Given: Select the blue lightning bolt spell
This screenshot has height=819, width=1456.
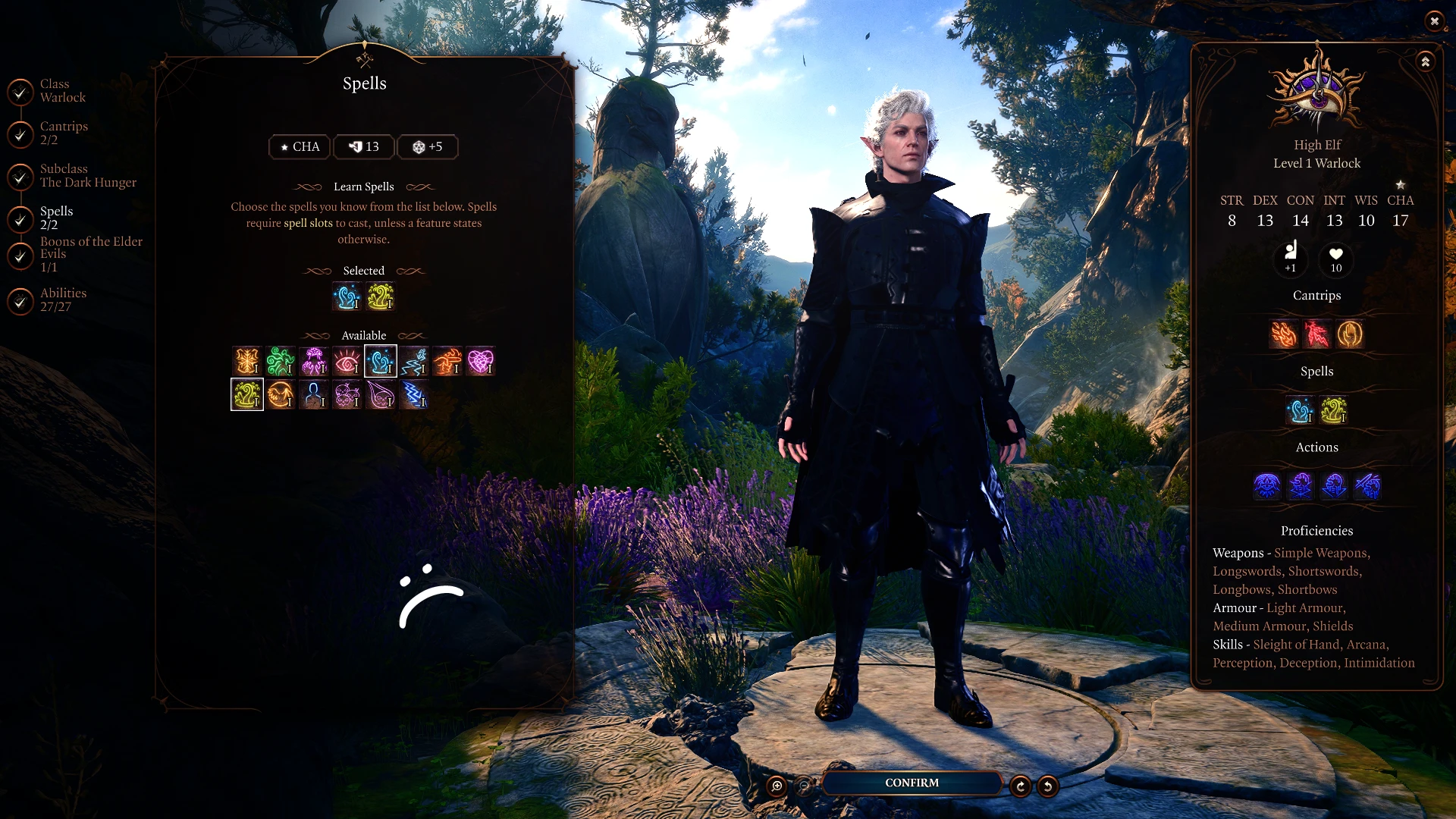Looking at the screenshot, I should [x=413, y=395].
